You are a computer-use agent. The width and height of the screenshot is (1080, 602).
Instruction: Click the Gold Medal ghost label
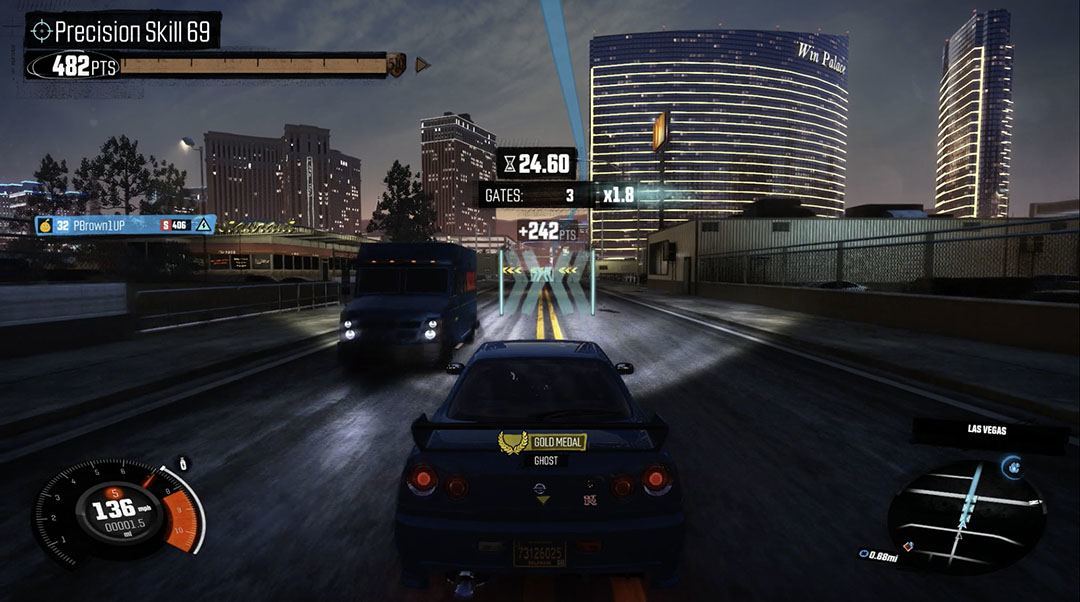(x=542, y=441)
